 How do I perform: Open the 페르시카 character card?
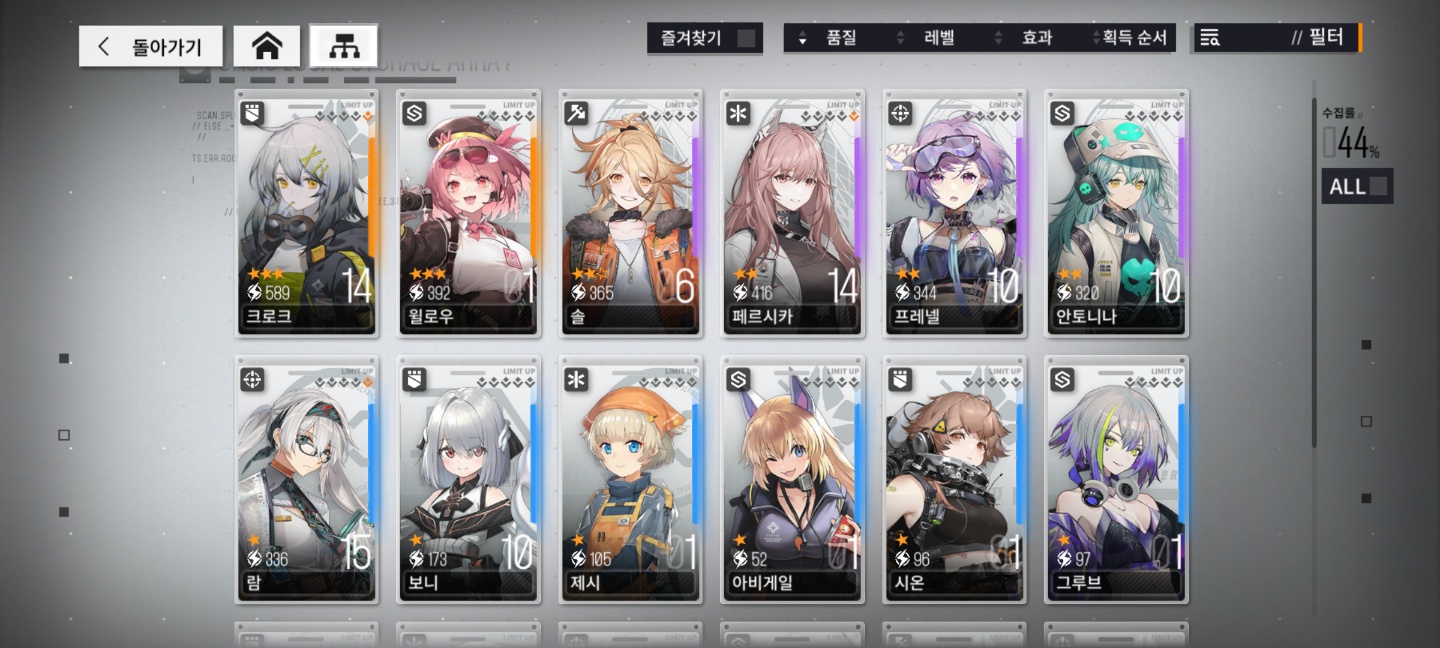pyautogui.click(x=793, y=213)
